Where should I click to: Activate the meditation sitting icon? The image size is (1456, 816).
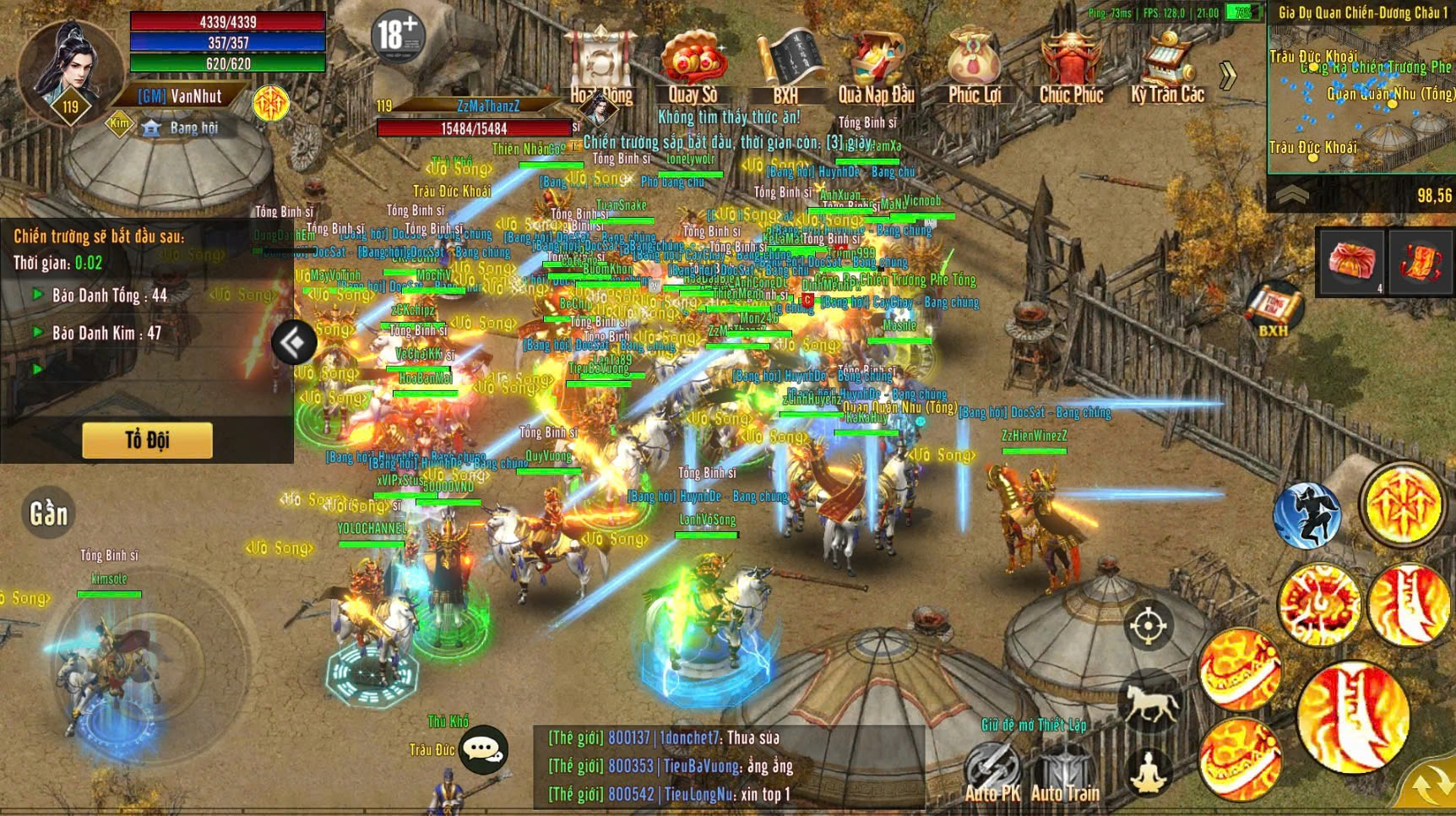click(x=1149, y=770)
